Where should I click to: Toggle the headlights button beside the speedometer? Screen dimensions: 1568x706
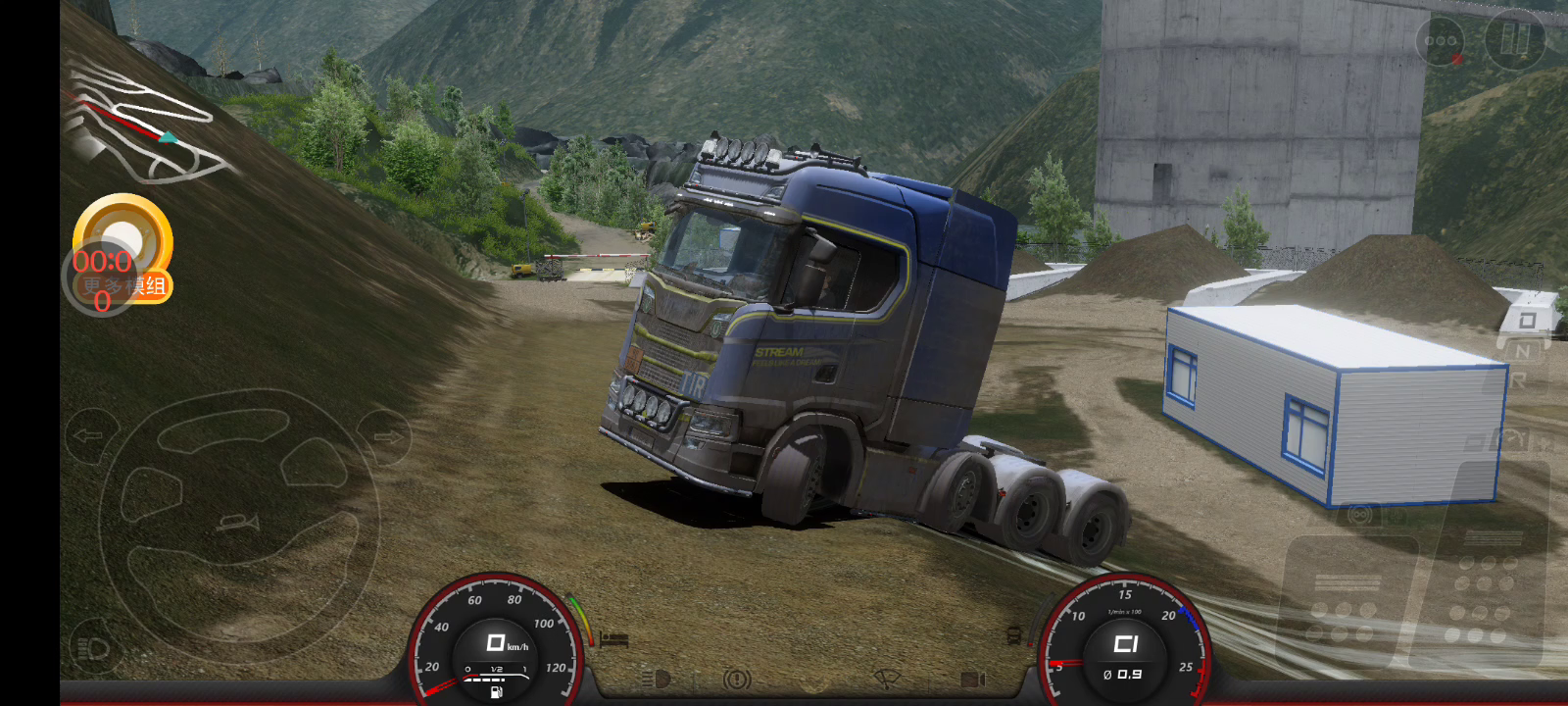[x=94, y=649]
